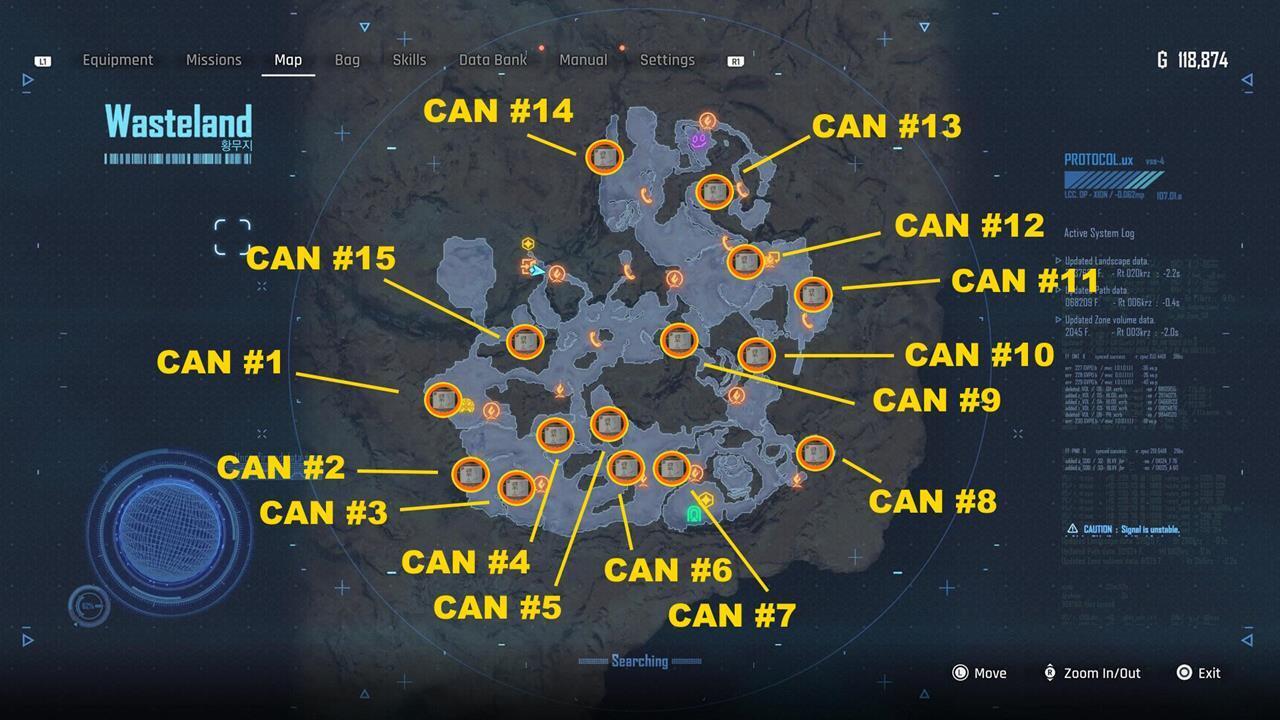The image size is (1280, 720).
Task: Select the can marker labeled CAN #13
Action: coord(714,191)
